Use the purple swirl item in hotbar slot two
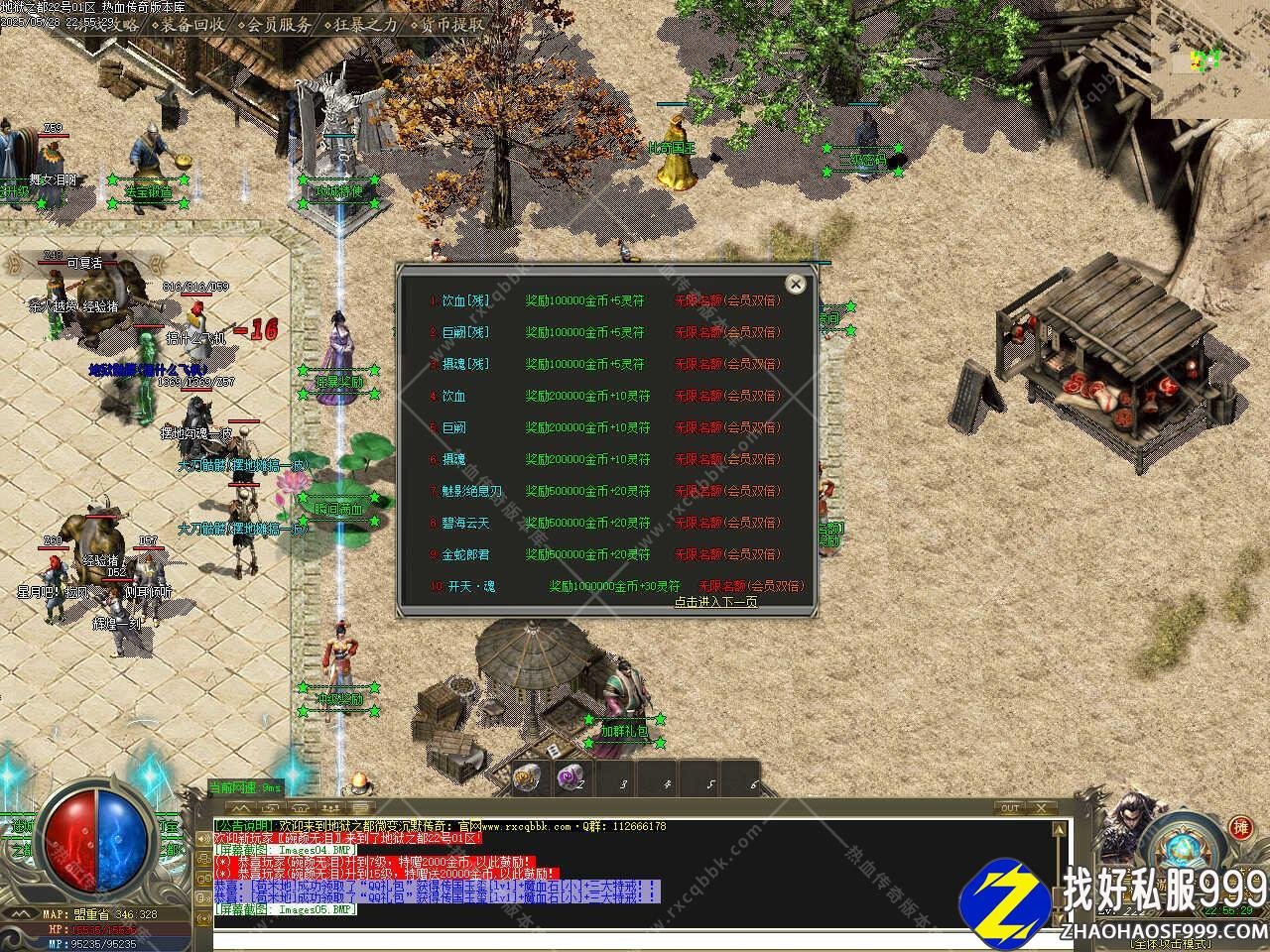The image size is (1270, 952). pos(571,778)
